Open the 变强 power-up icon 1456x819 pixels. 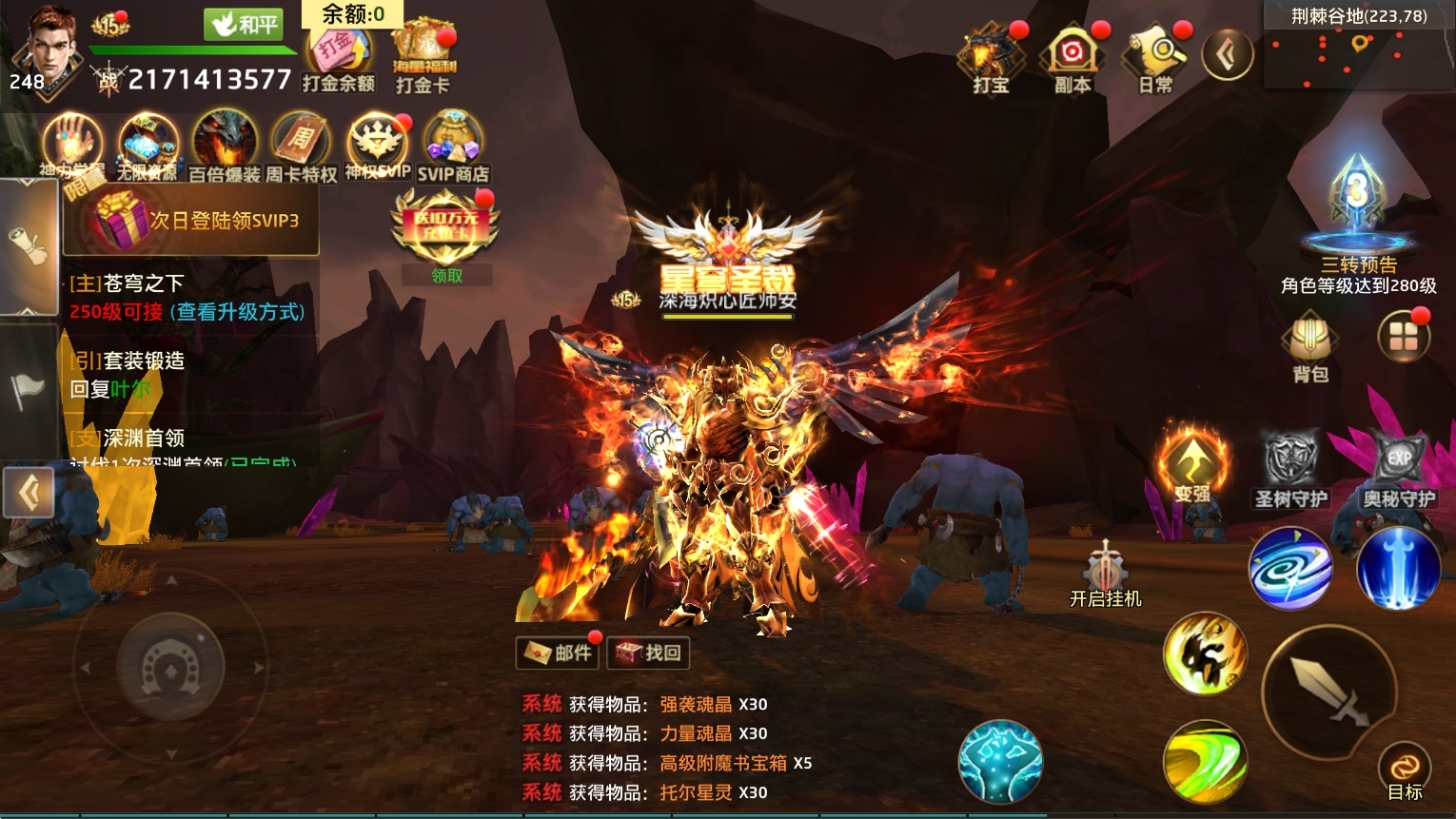tap(1191, 467)
